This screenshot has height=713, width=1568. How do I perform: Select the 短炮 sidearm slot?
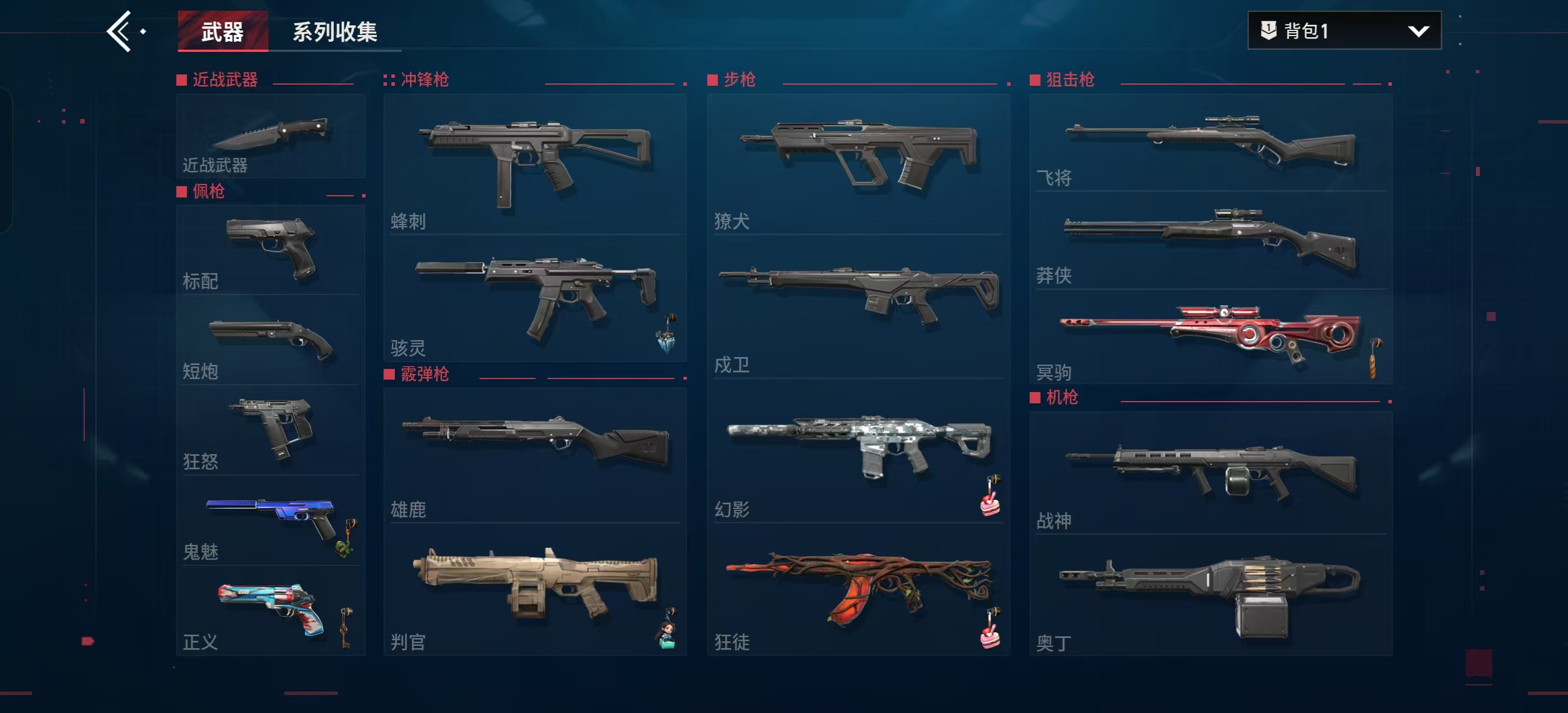click(x=271, y=340)
